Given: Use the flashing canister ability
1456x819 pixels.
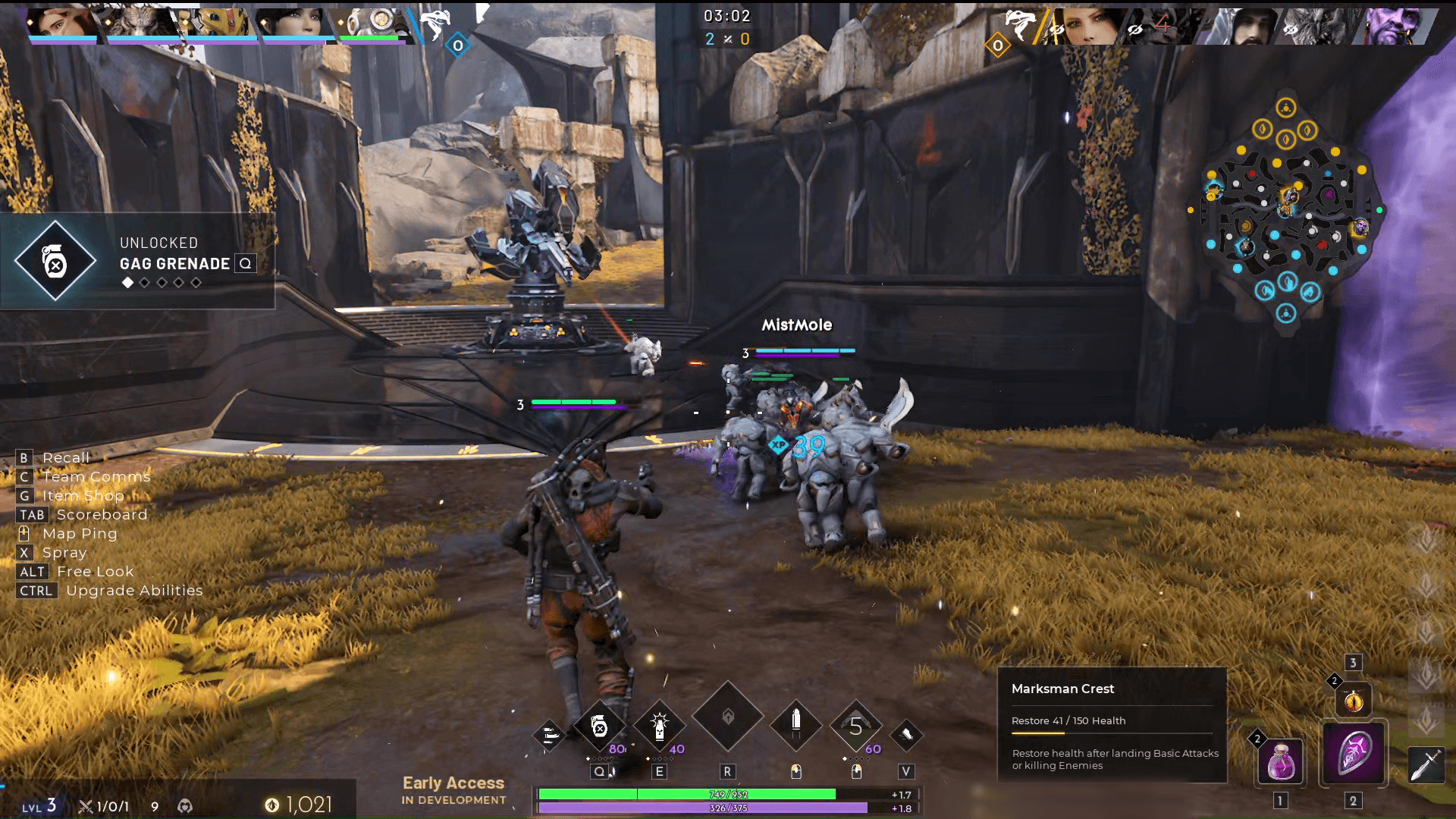Looking at the screenshot, I should point(660,727).
